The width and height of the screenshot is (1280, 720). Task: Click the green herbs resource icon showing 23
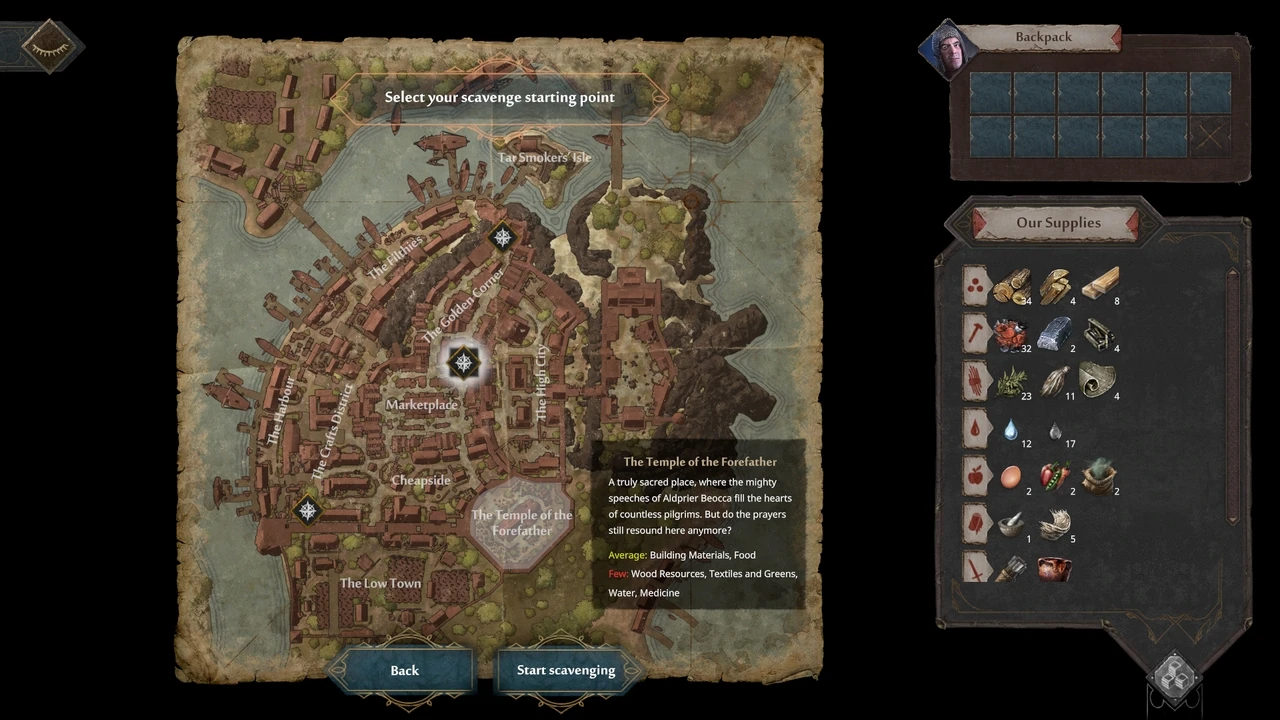coord(1012,382)
